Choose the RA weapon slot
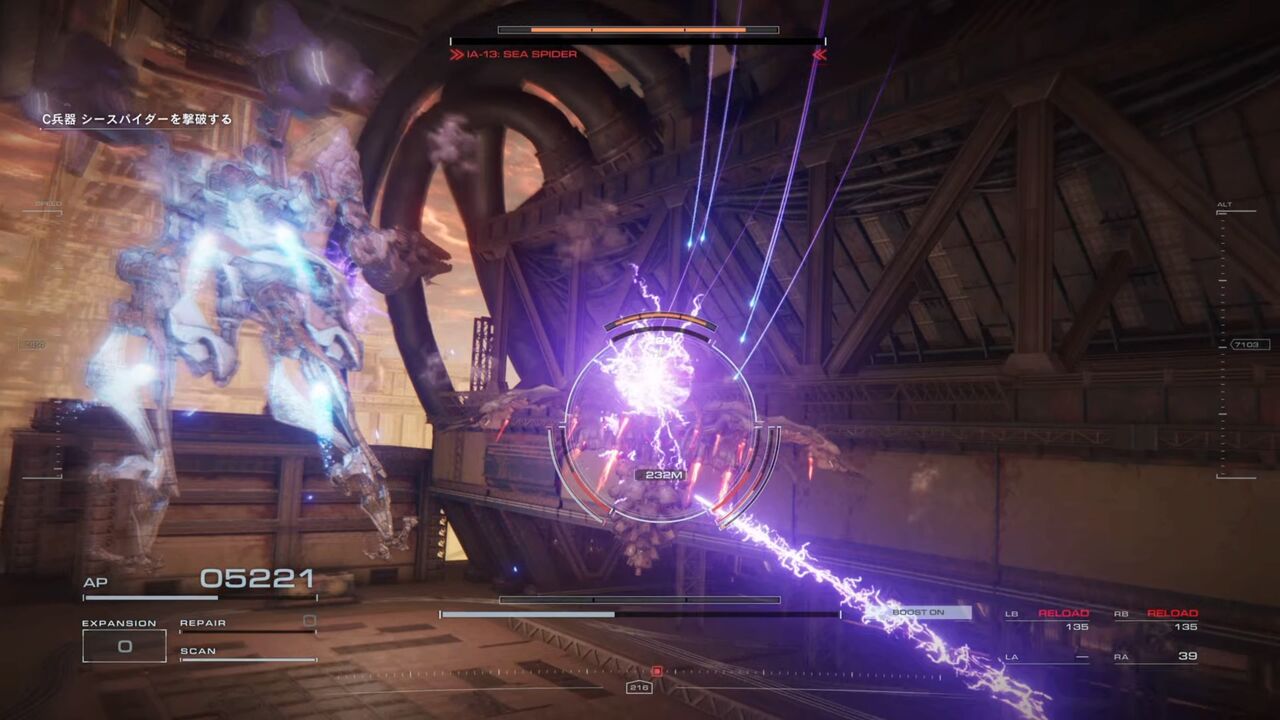Viewport: 1280px width, 720px height. tap(1156, 657)
